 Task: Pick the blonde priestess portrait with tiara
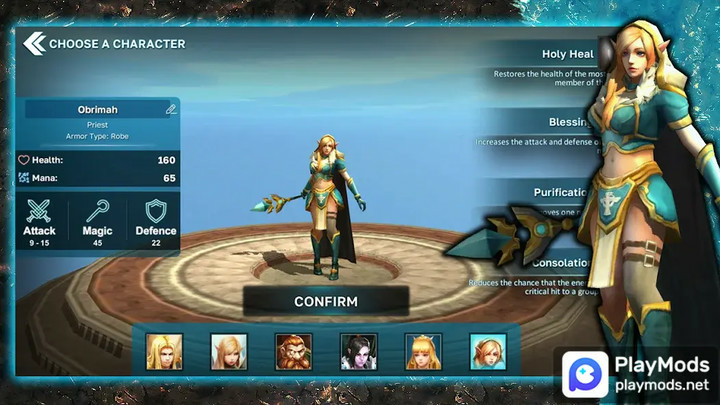tap(423, 352)
